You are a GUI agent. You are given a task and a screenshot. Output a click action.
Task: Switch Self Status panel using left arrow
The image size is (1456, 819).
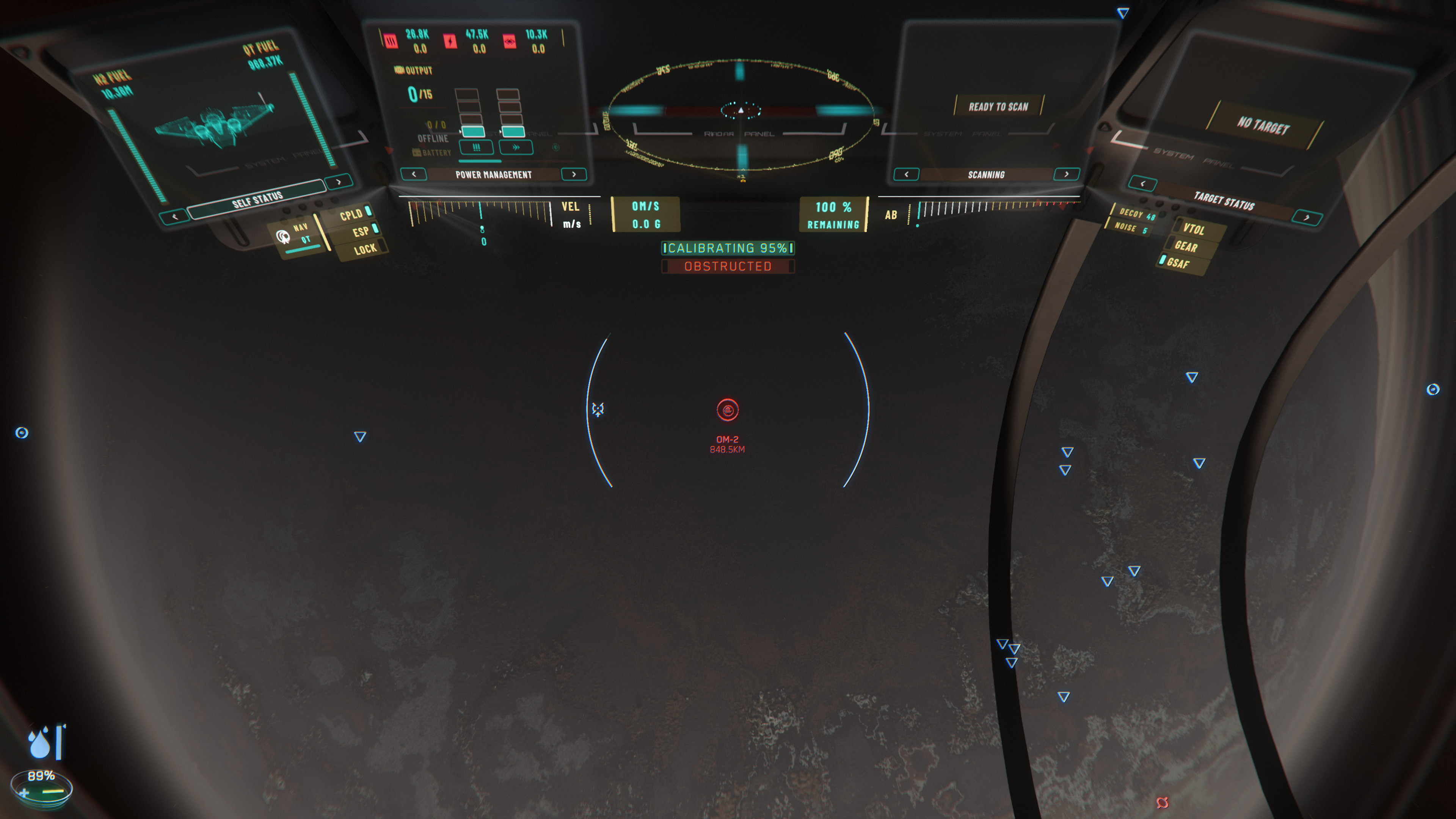pyautogui.click(x=175, y=217)
